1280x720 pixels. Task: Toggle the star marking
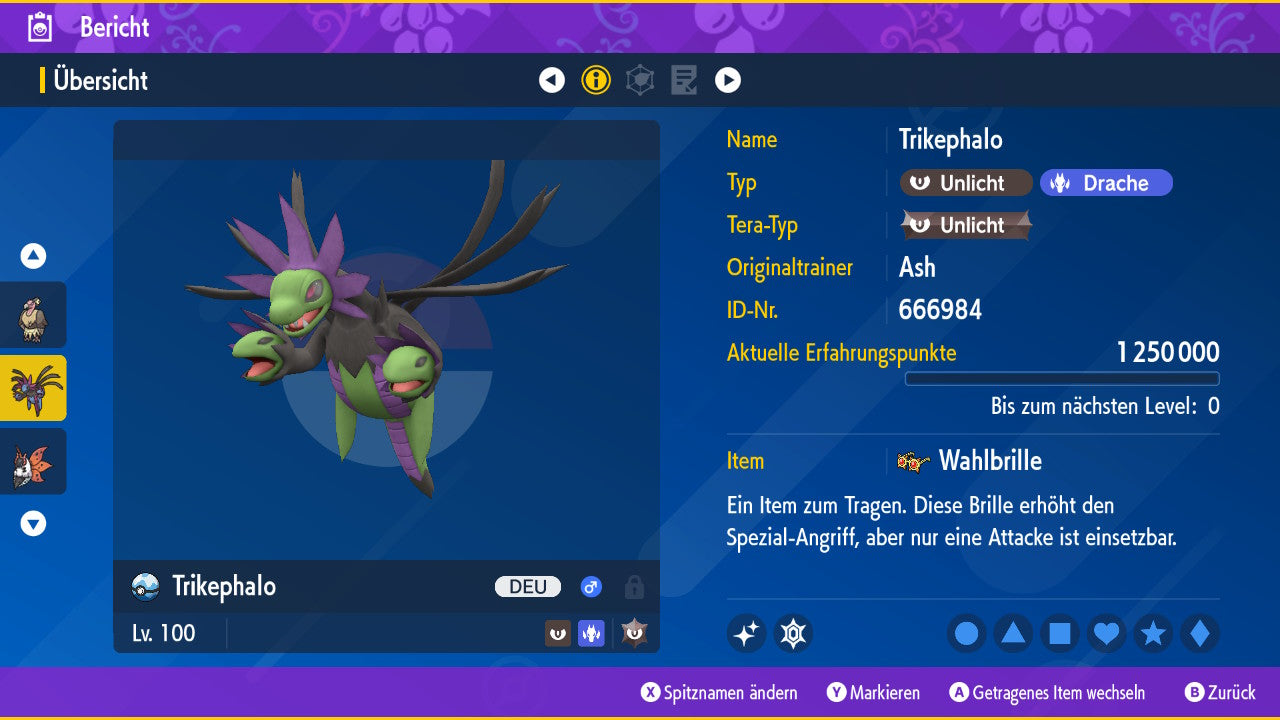tap(1153, 633)
